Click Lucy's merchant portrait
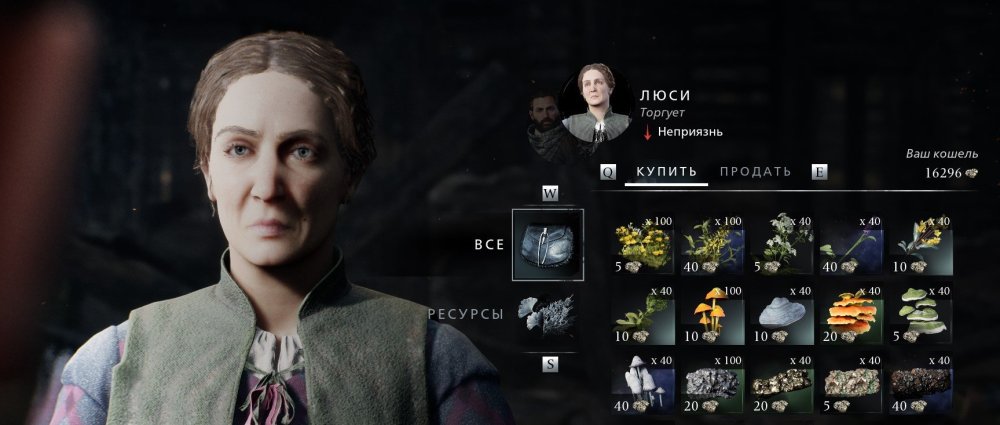This screenshot has width=1000, height=425. click(596, 106)
